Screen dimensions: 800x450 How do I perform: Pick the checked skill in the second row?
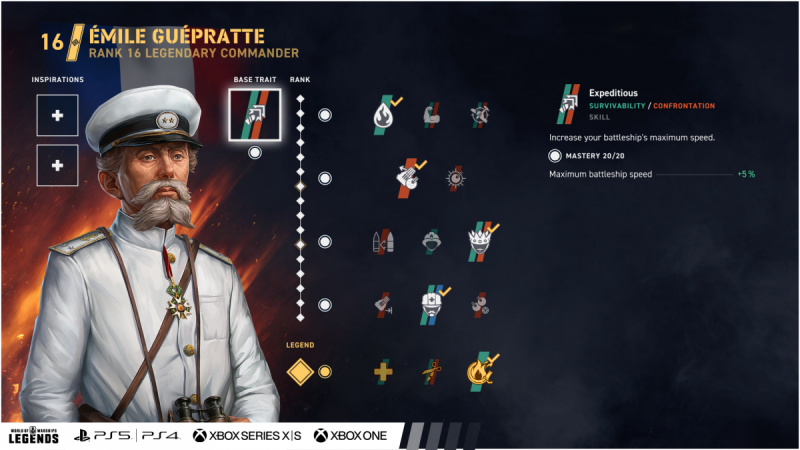click(x=409, y=177)
